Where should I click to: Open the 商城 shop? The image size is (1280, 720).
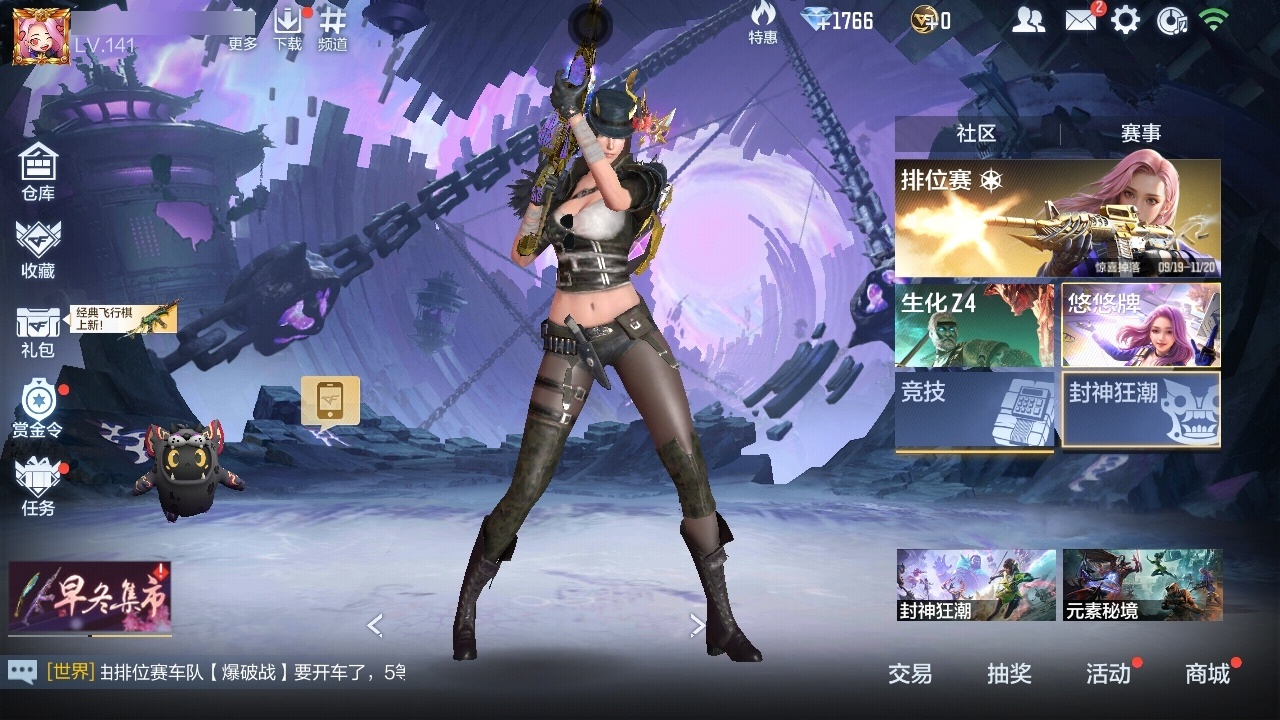click(1208, 674)
